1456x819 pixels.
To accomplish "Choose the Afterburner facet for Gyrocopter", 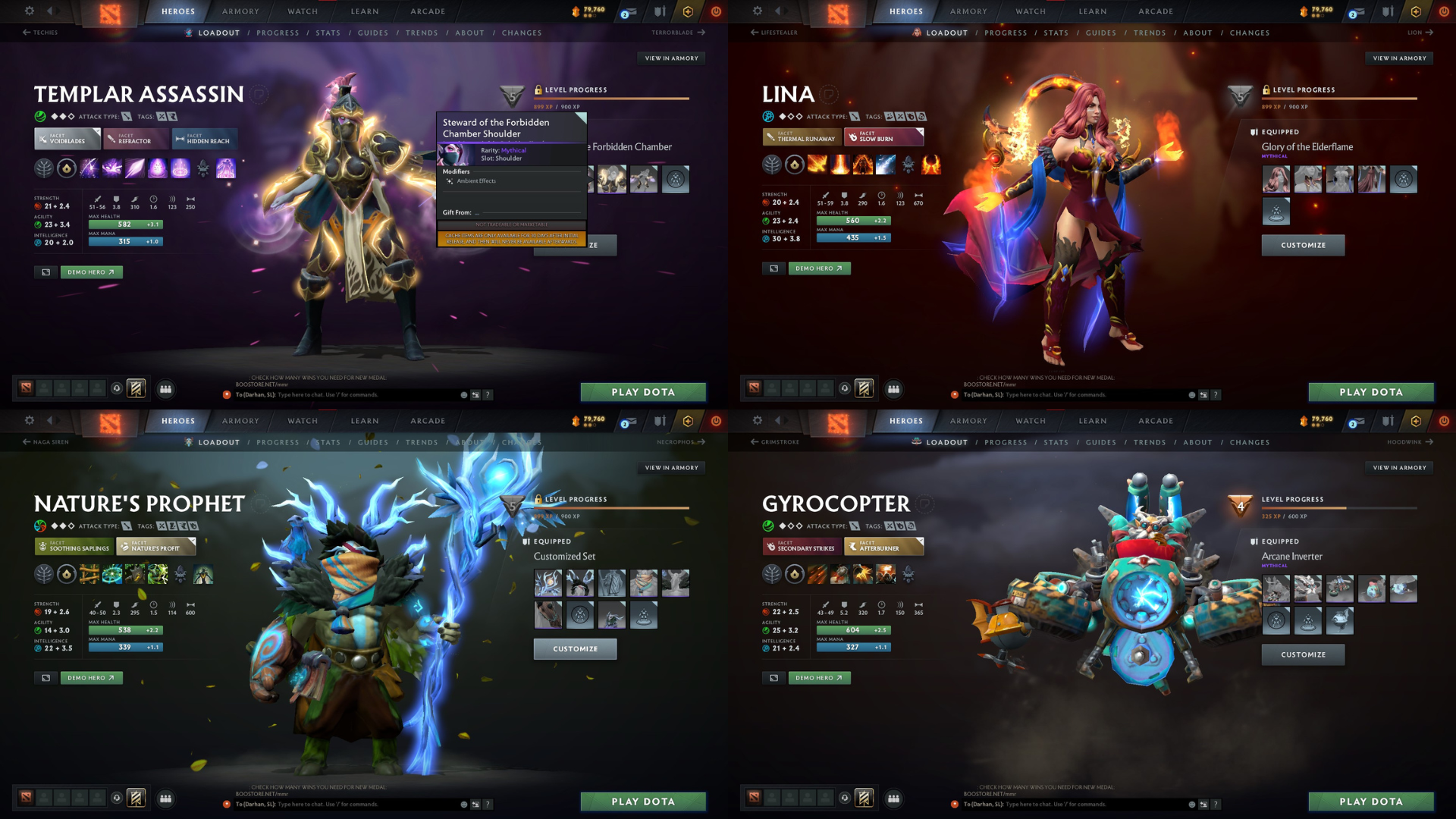I will click(884, 546).
